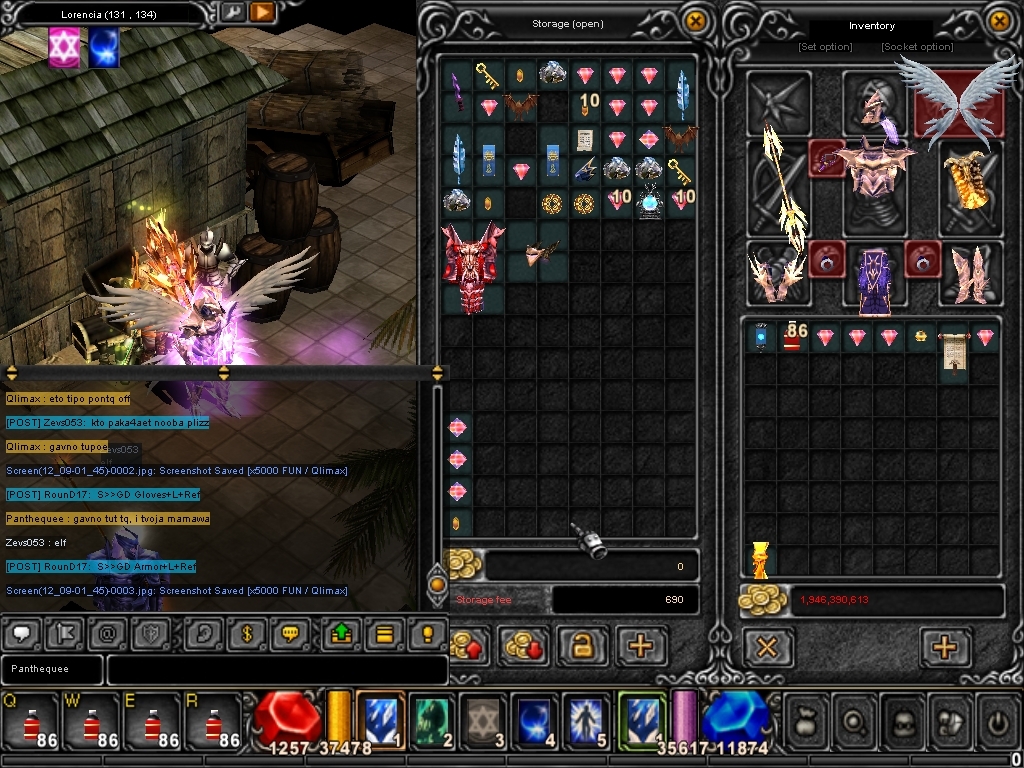Open the Socket option view
The height and width of the screenshot is (768, 1024).
[x=916, y=47]
